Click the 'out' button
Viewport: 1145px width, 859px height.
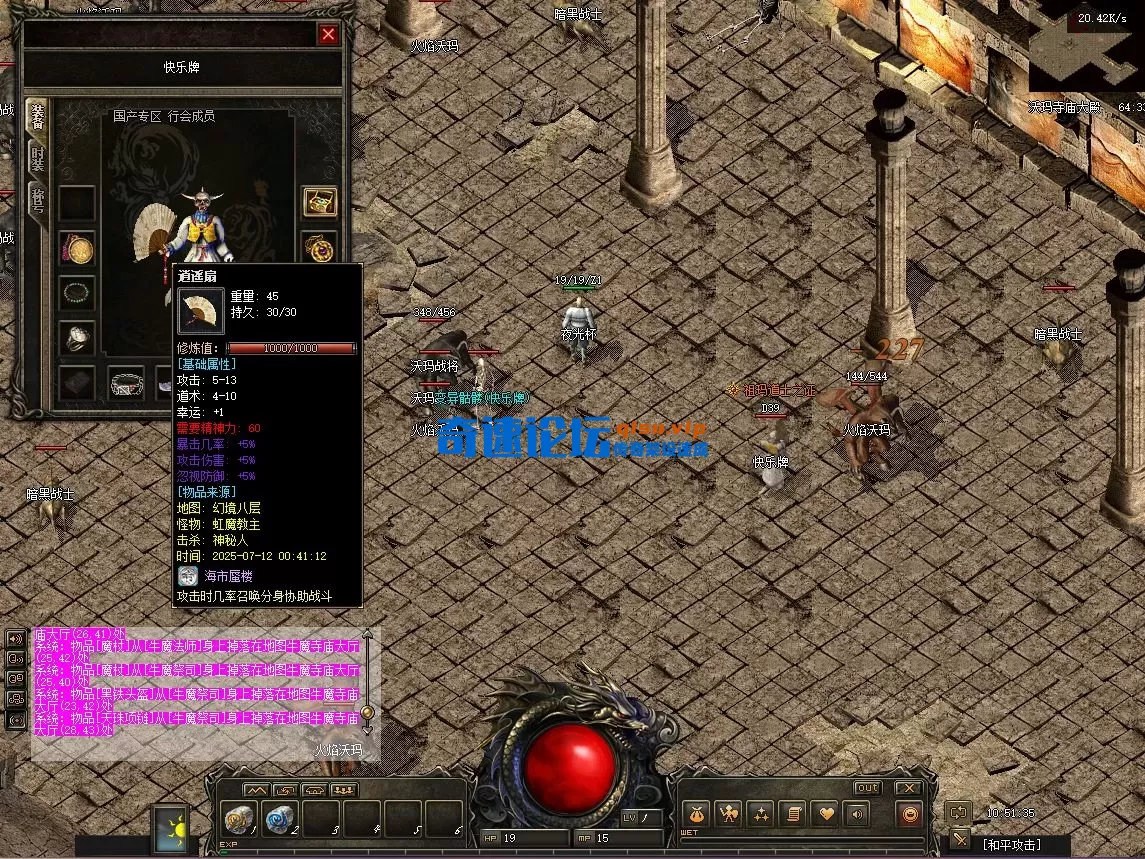coord(867,788)
